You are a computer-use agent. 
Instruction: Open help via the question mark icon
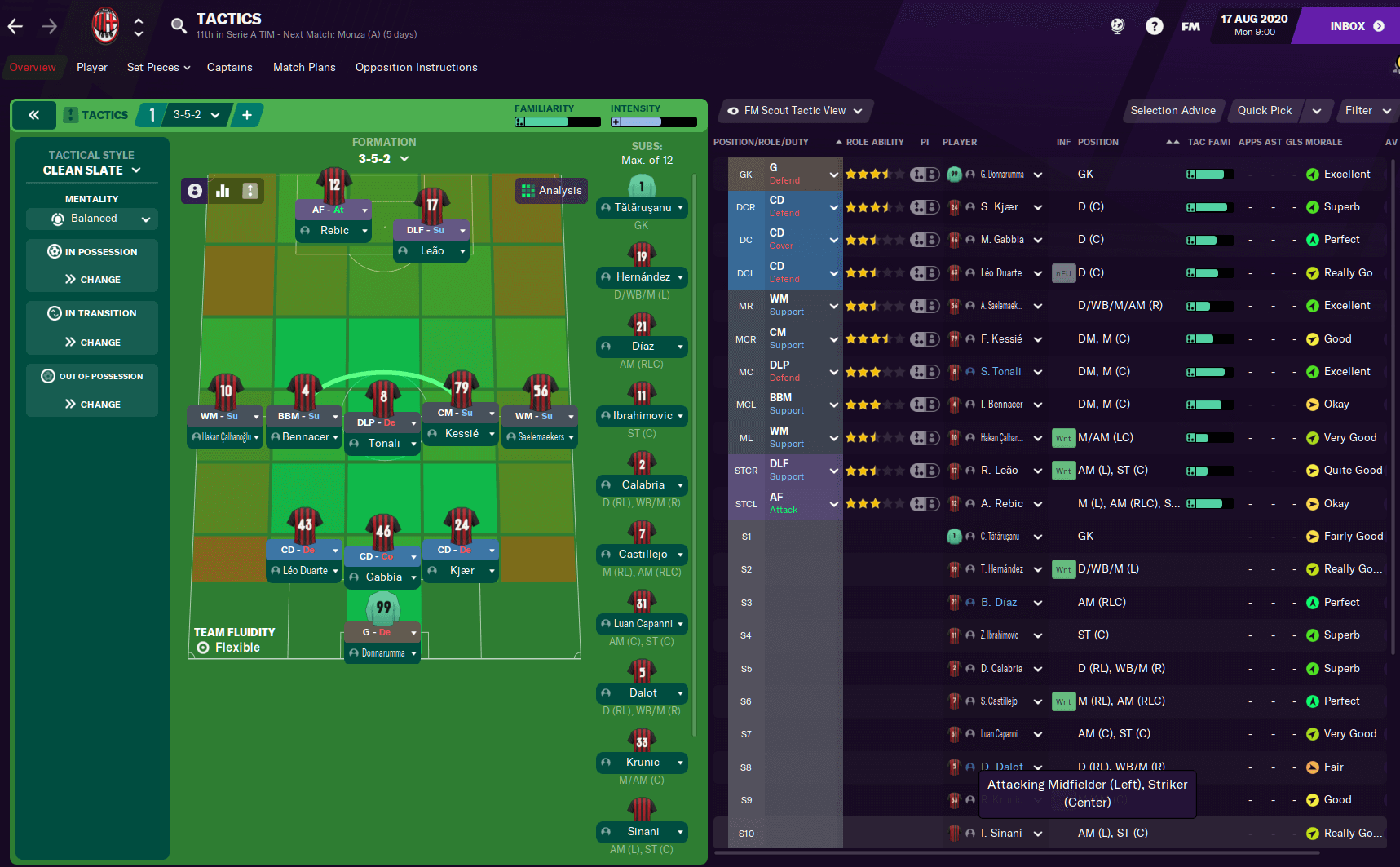click(1154, 25)
